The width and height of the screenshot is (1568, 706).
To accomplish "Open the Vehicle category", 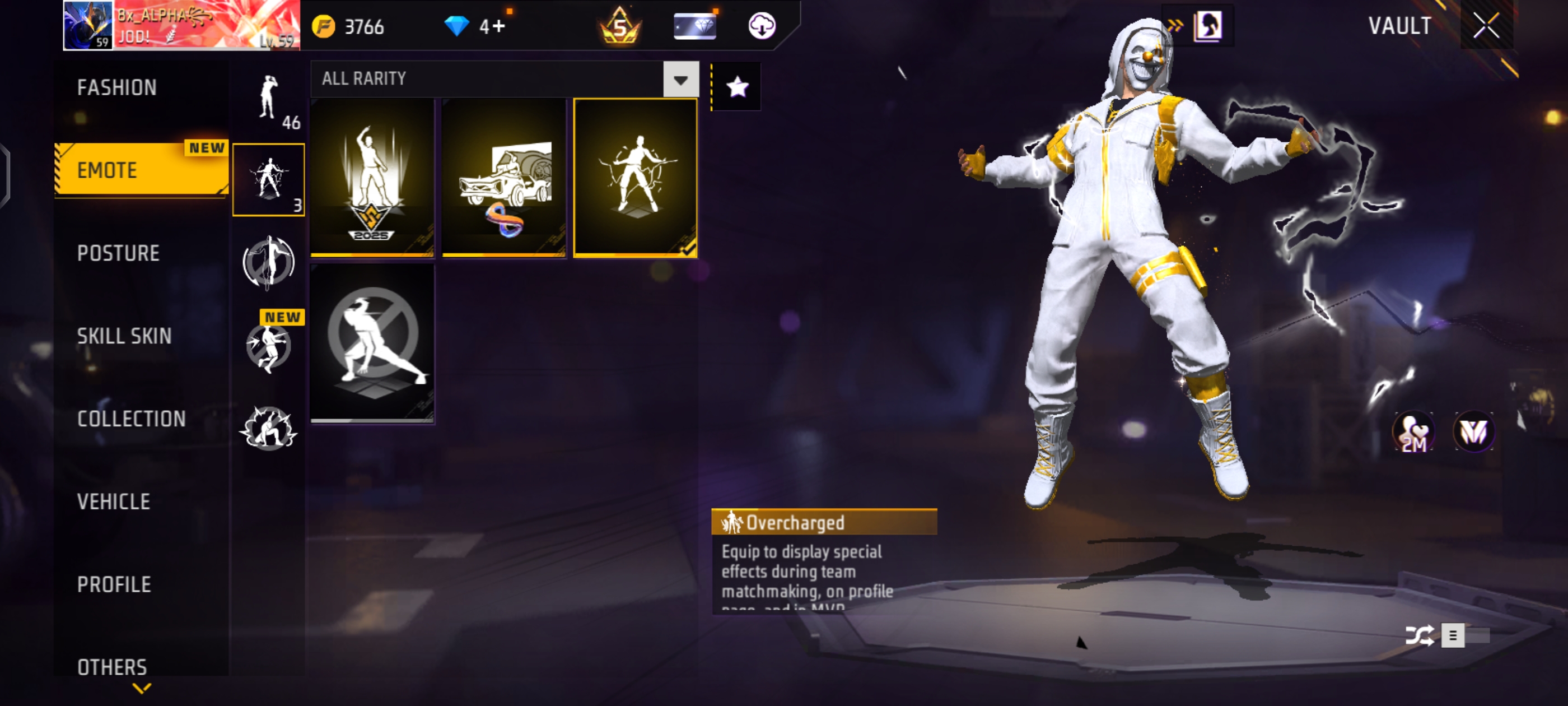I will [114, 501].
